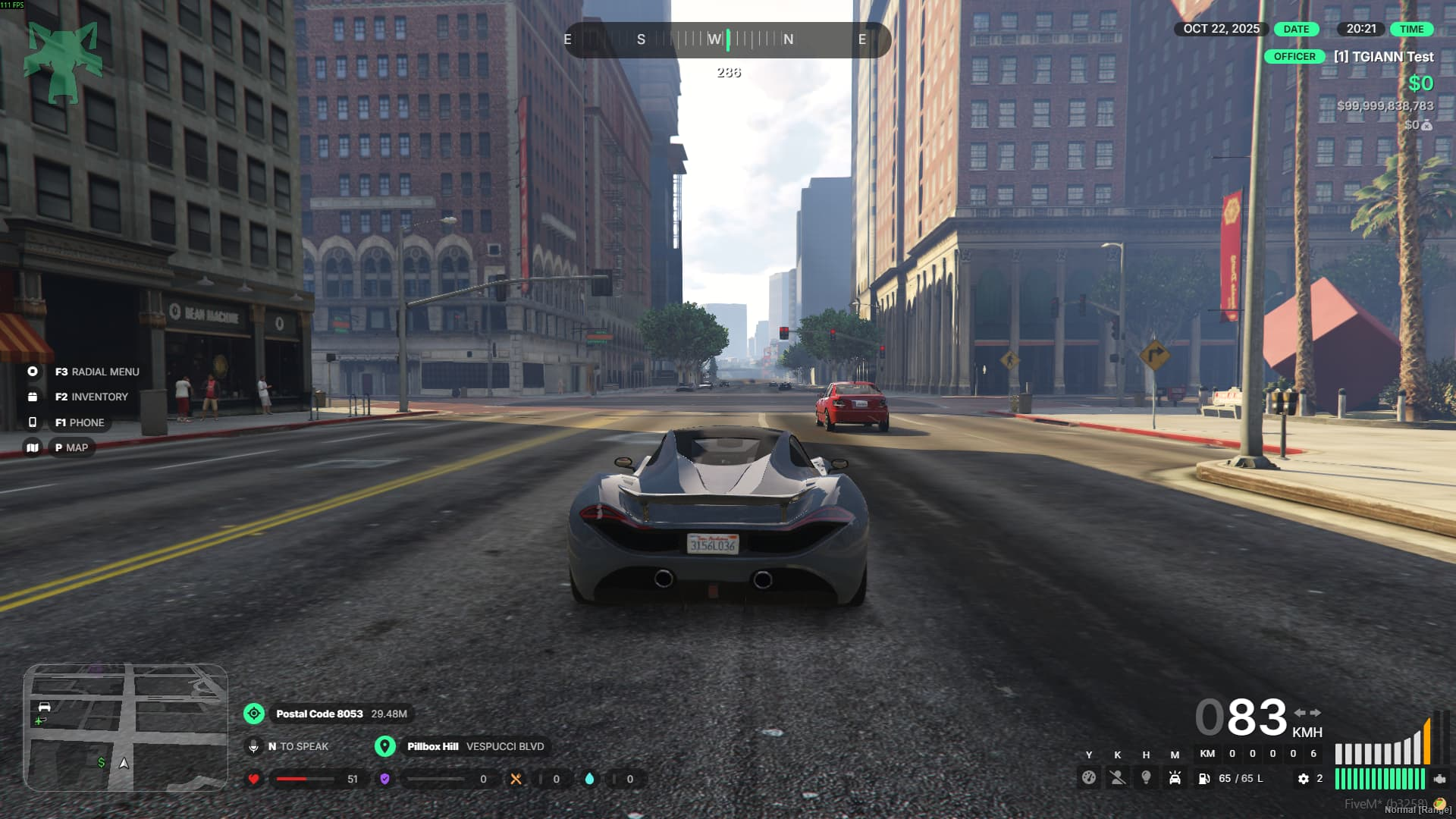Click the blue water drop thirst icon
Image resolution: width=1456 pixels, height=819 pixels.
click(x=589, y=779)
